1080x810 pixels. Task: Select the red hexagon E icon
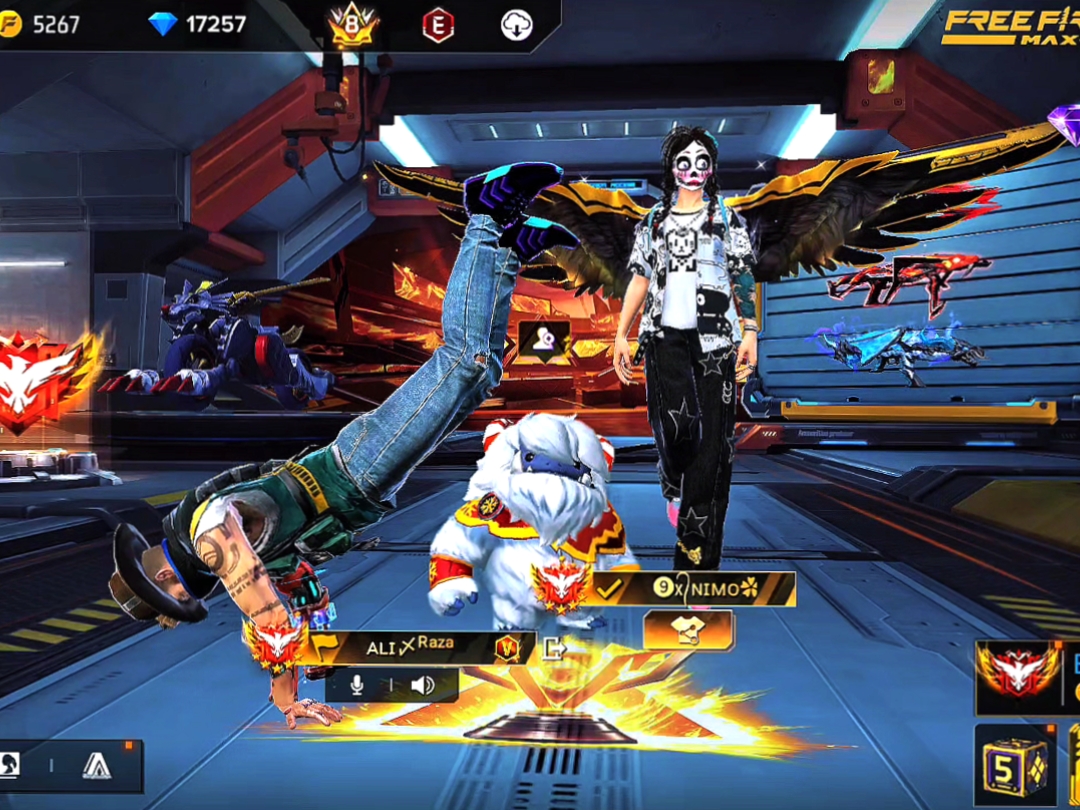pyautogui.click(x=437, y=26)
